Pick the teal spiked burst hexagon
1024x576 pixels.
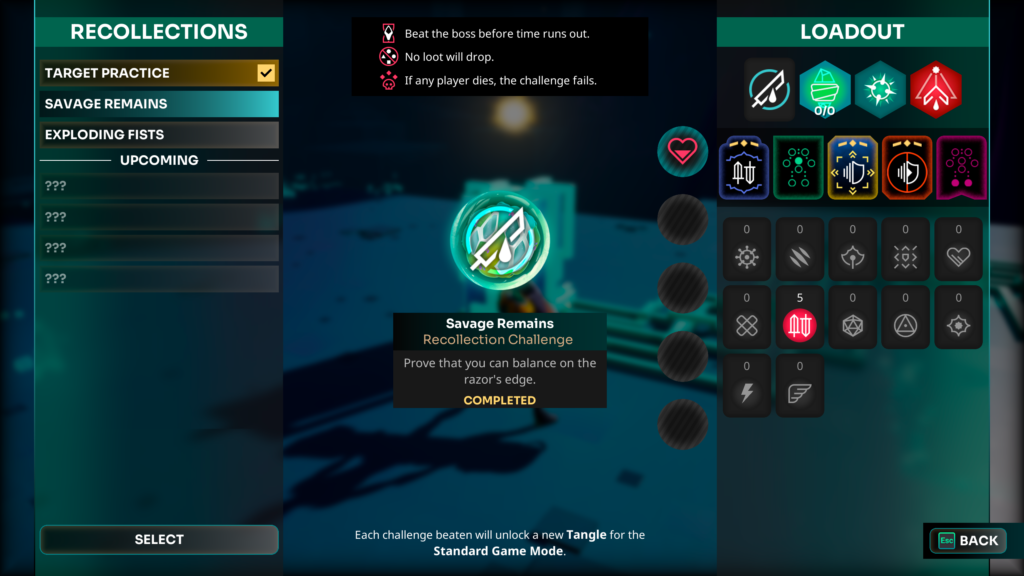coord(880,88)
